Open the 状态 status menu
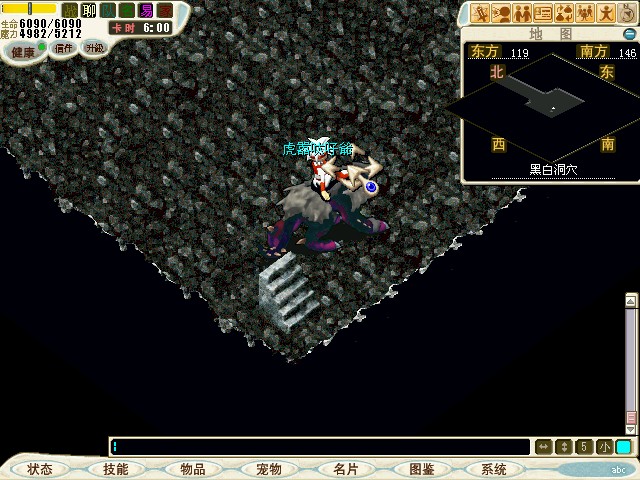The height and width of the screenshot is (480, 640). click(x=40, y=469)
